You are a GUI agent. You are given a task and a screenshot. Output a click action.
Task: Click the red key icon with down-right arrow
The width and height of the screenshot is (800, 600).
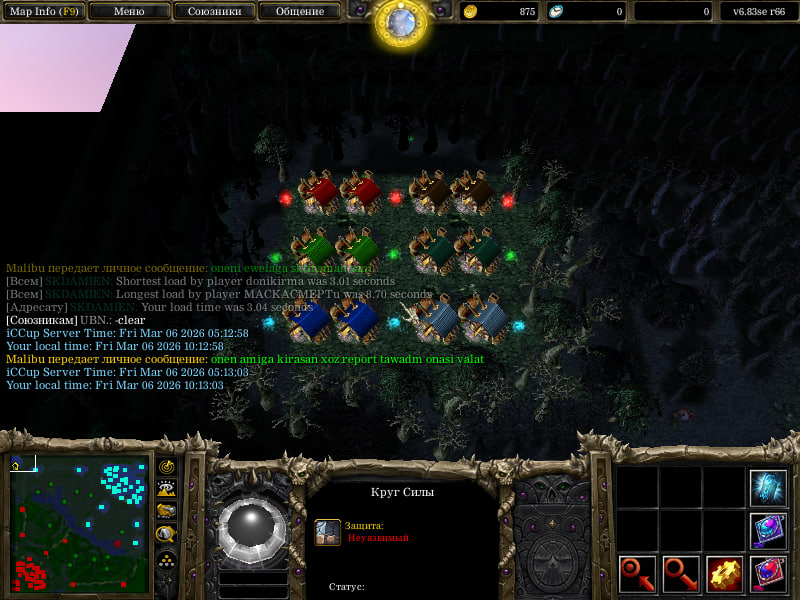pos(681,574)
